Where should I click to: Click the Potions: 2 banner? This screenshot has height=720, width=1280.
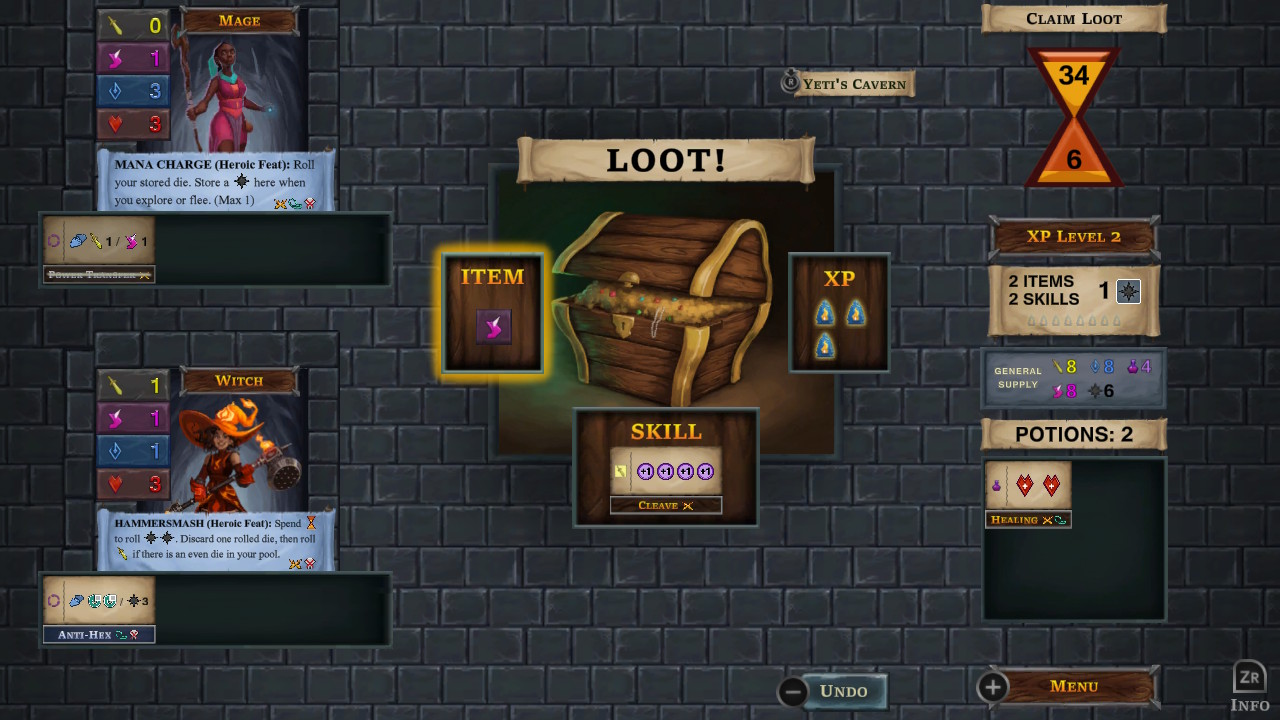click(x=1073, y=434)
